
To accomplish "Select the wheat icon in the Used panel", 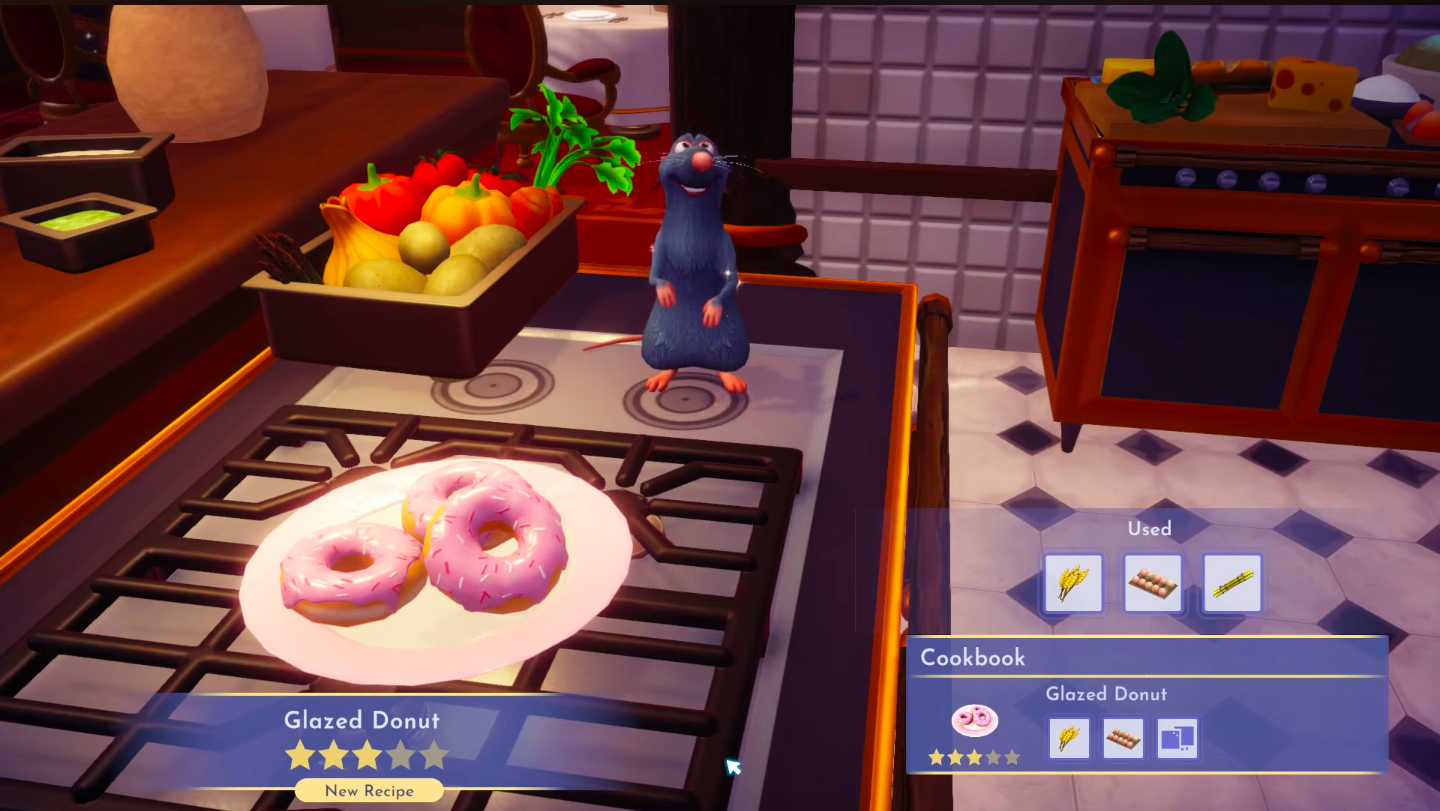I will click(x=1072, y=583).
